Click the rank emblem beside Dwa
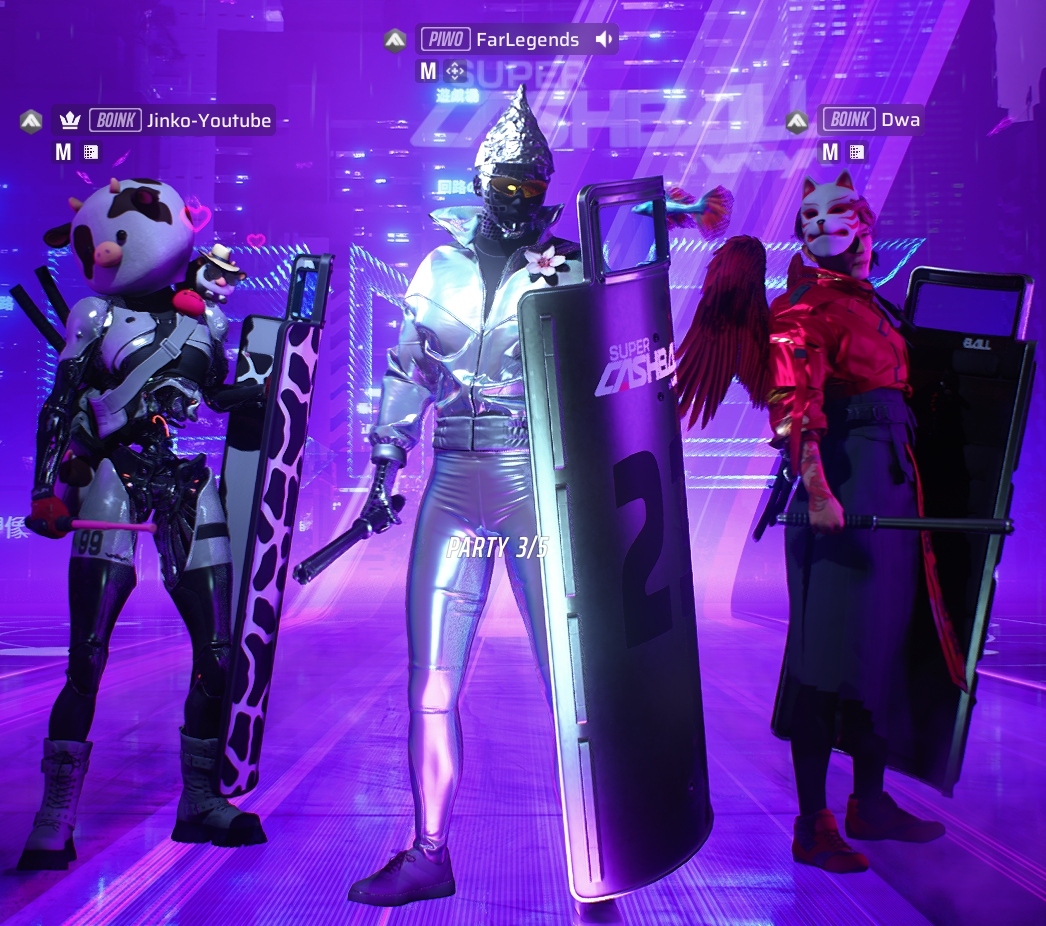The width and height of the screenshot is (1046, 926). point(797,121)
